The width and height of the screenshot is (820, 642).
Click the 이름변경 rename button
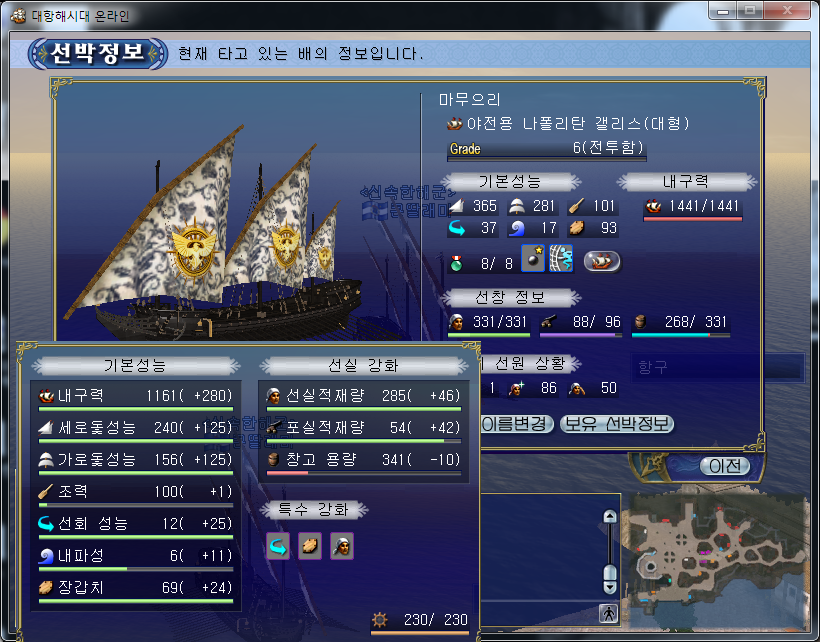click(x=516, y=424)
